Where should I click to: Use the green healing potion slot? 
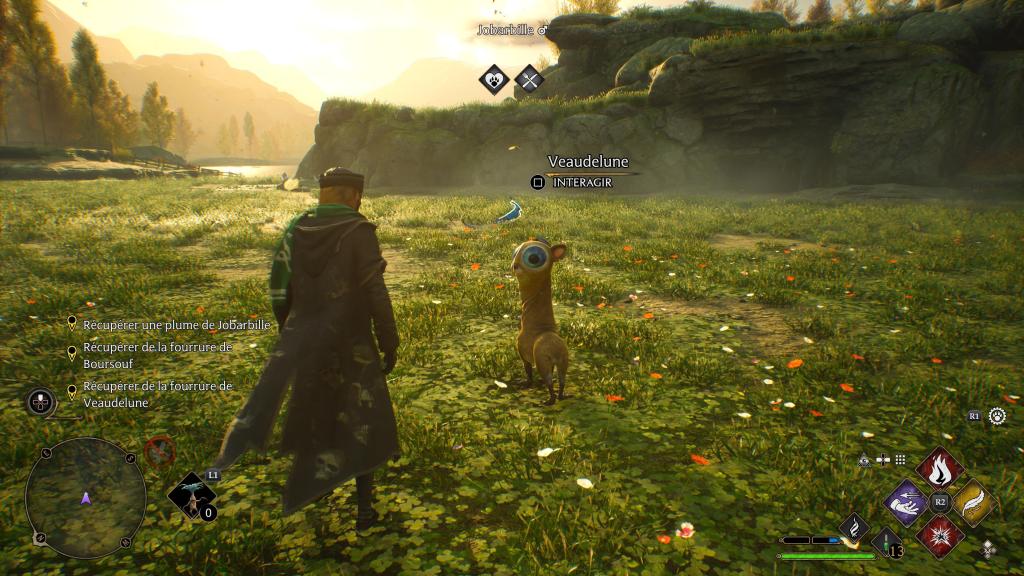[x=886, y=544]
